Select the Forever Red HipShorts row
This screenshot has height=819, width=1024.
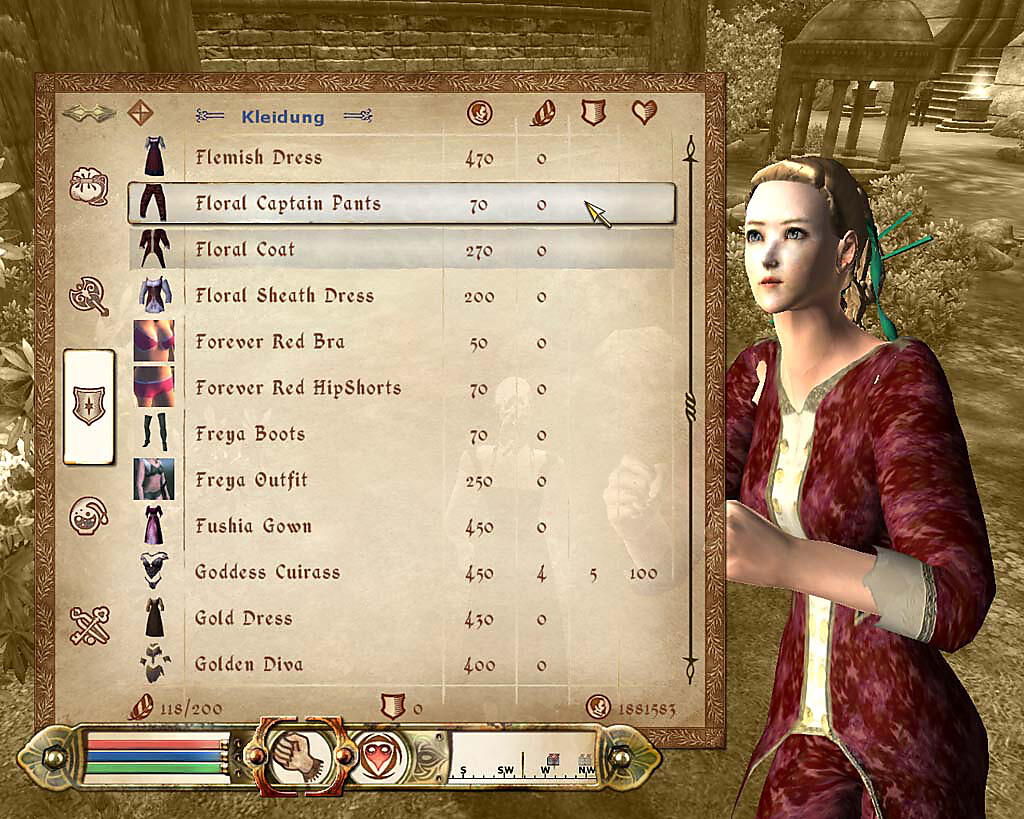pos(298,388)
